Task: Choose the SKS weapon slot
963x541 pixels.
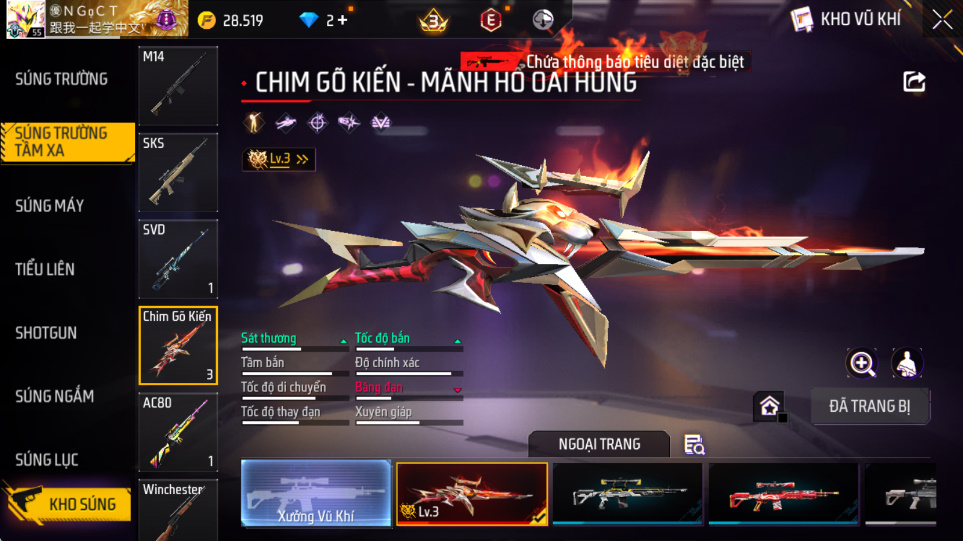Action: pyautogui.click(x=177, y=172)
